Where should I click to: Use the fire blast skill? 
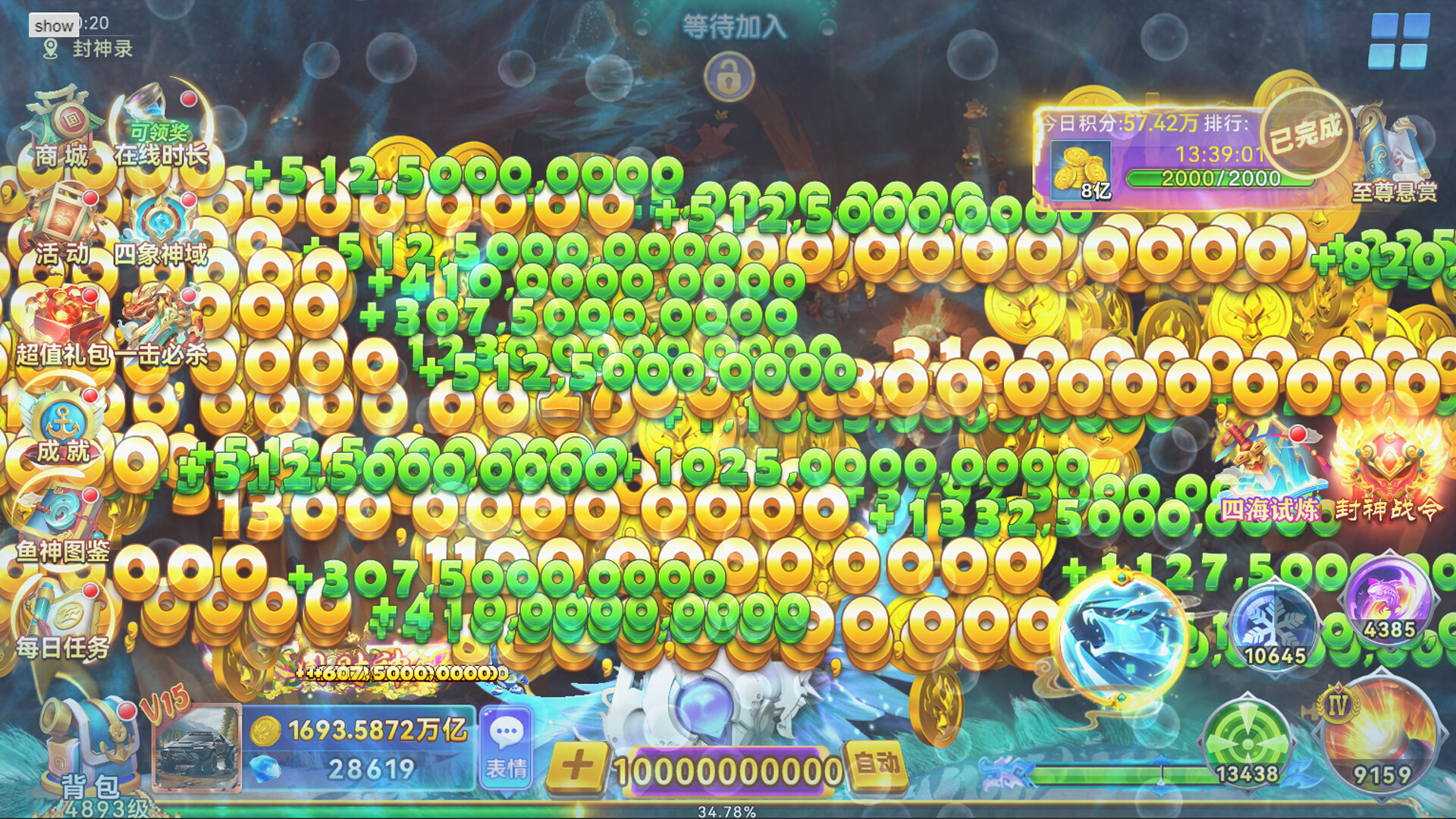tap(1382, 739)
